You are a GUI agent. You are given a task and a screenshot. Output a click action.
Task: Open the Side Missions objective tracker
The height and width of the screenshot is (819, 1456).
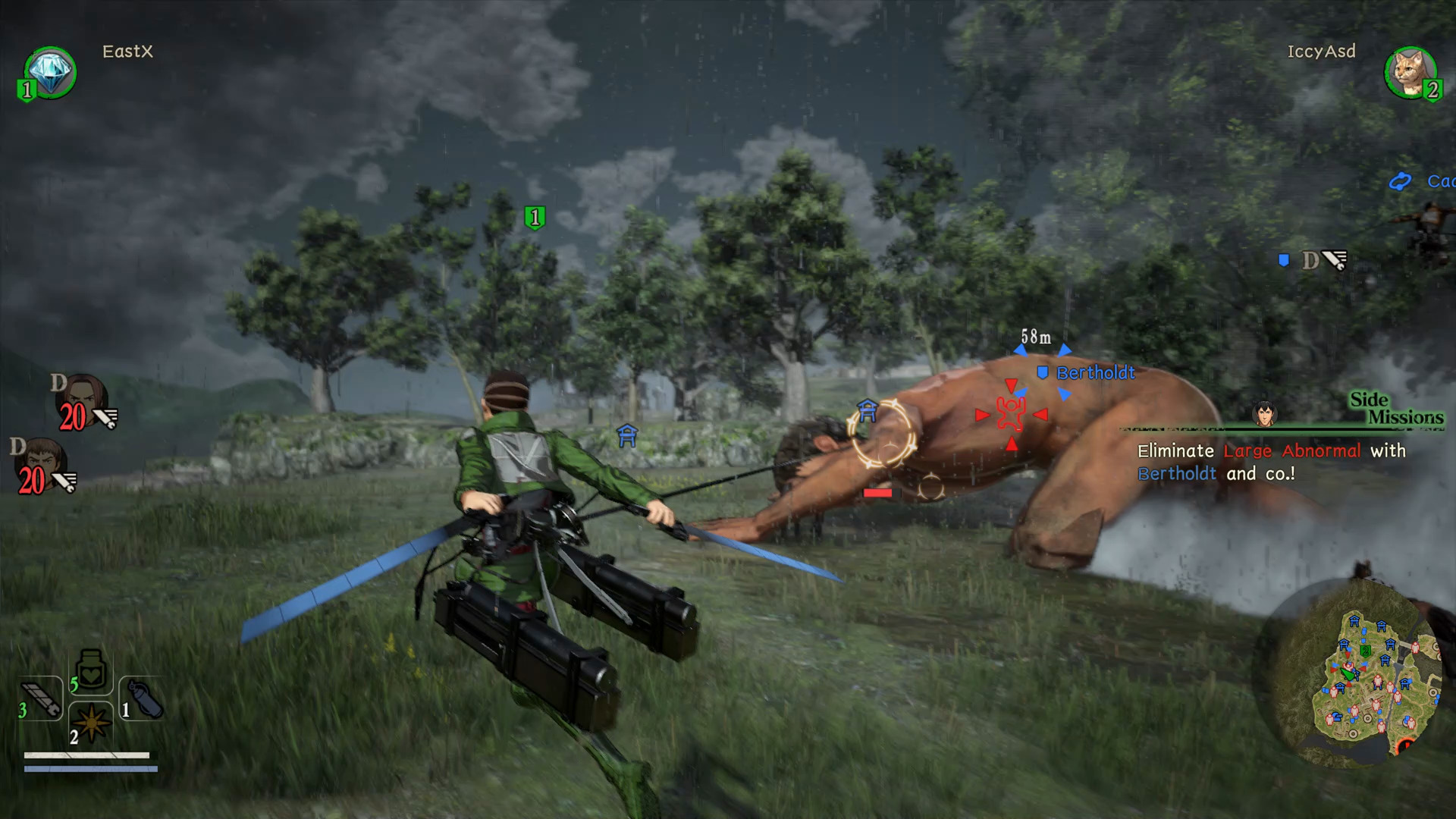pos(1396,409)
